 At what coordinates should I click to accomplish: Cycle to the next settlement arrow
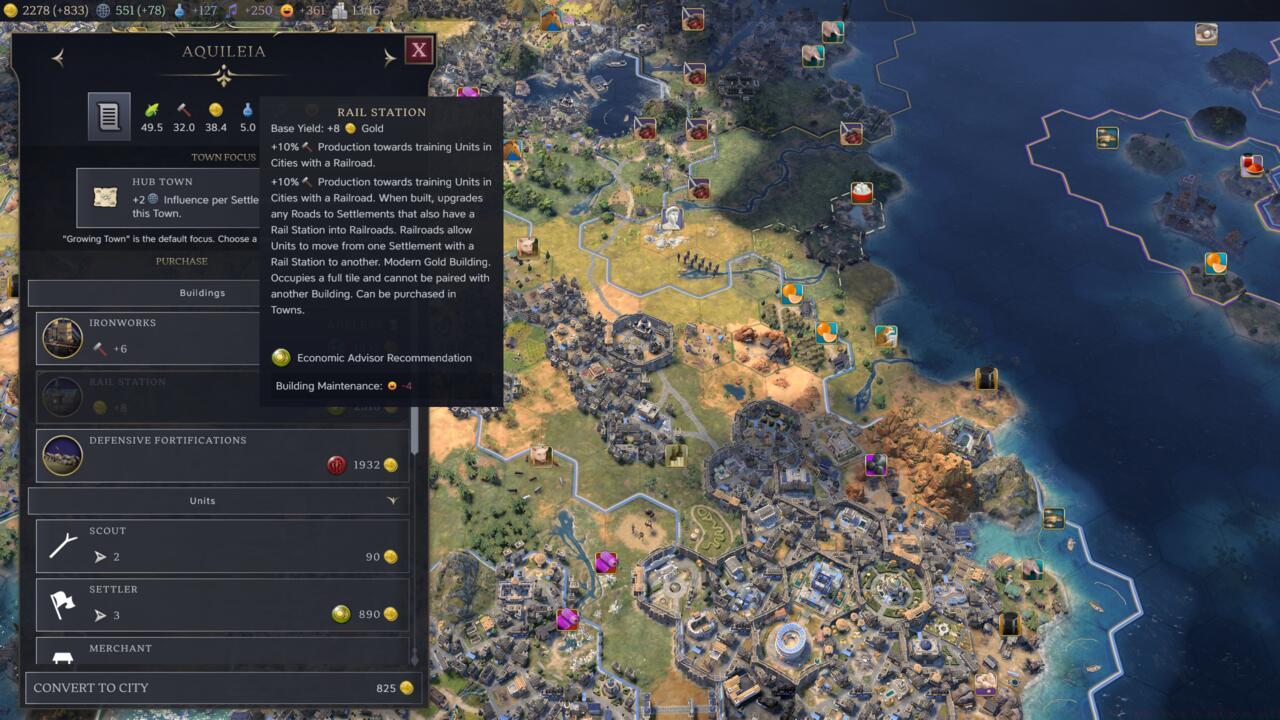tap(389, 58)
